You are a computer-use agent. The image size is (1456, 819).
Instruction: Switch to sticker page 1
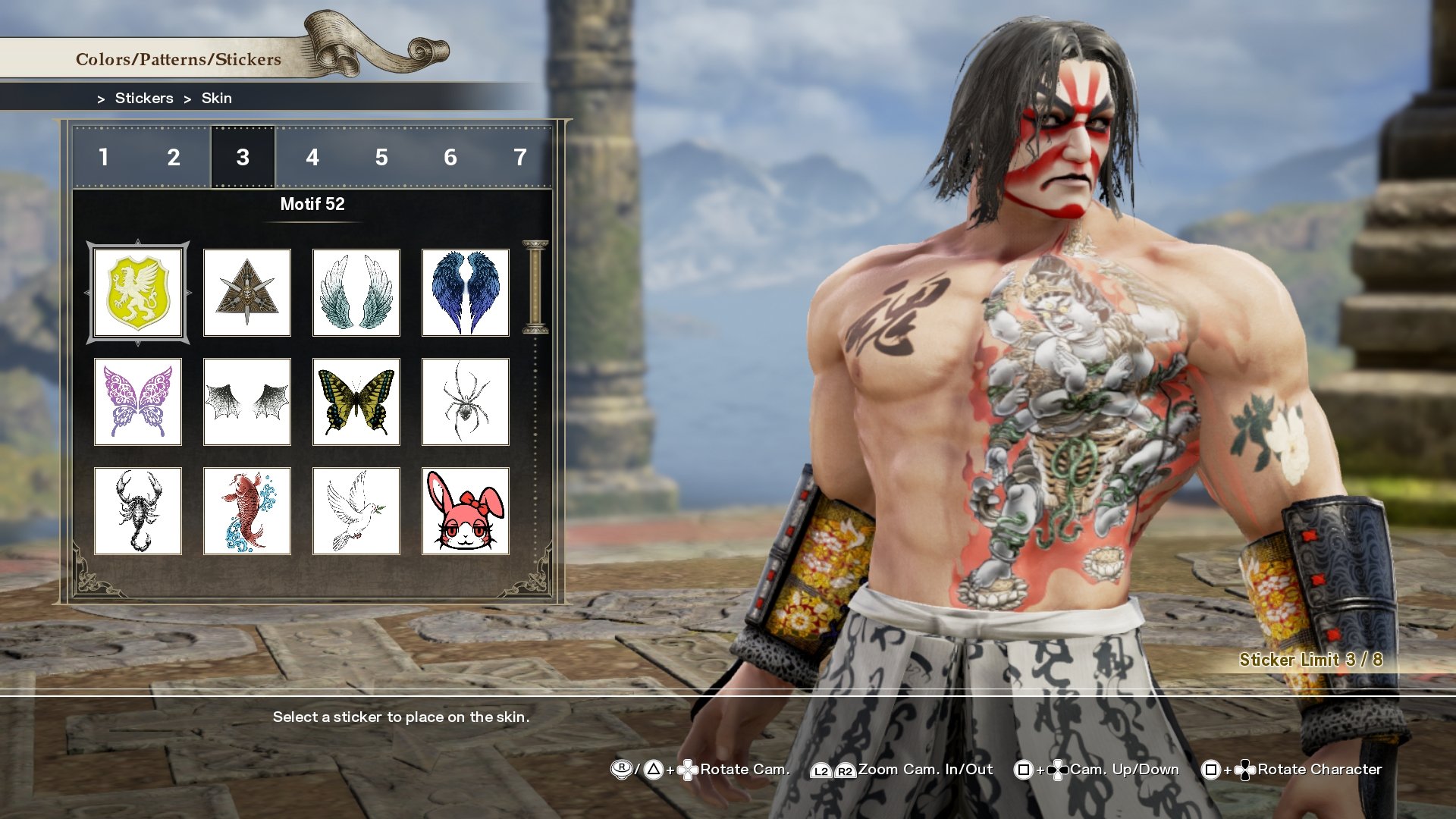pyautogui.click(x=104, y=158)
